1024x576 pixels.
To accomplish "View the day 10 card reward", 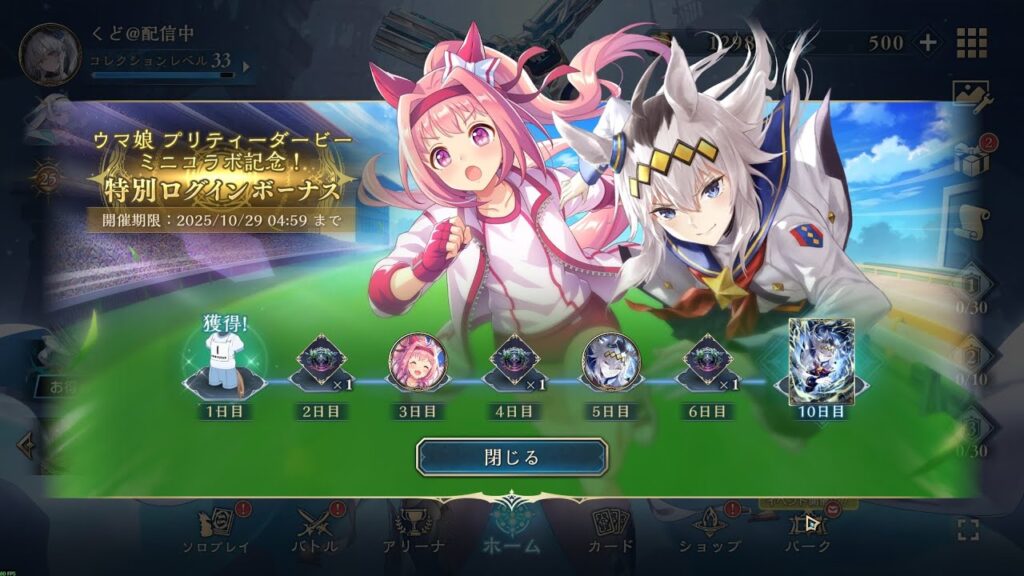I will pos(821,361).
